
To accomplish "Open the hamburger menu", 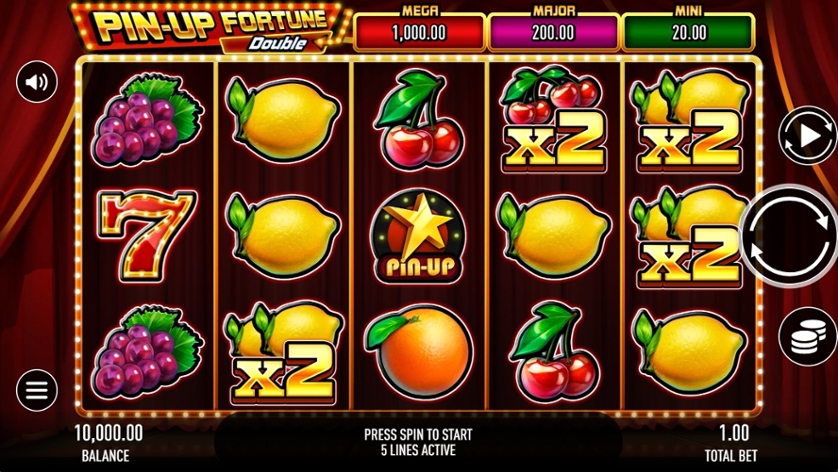I will tap(37, 390).
